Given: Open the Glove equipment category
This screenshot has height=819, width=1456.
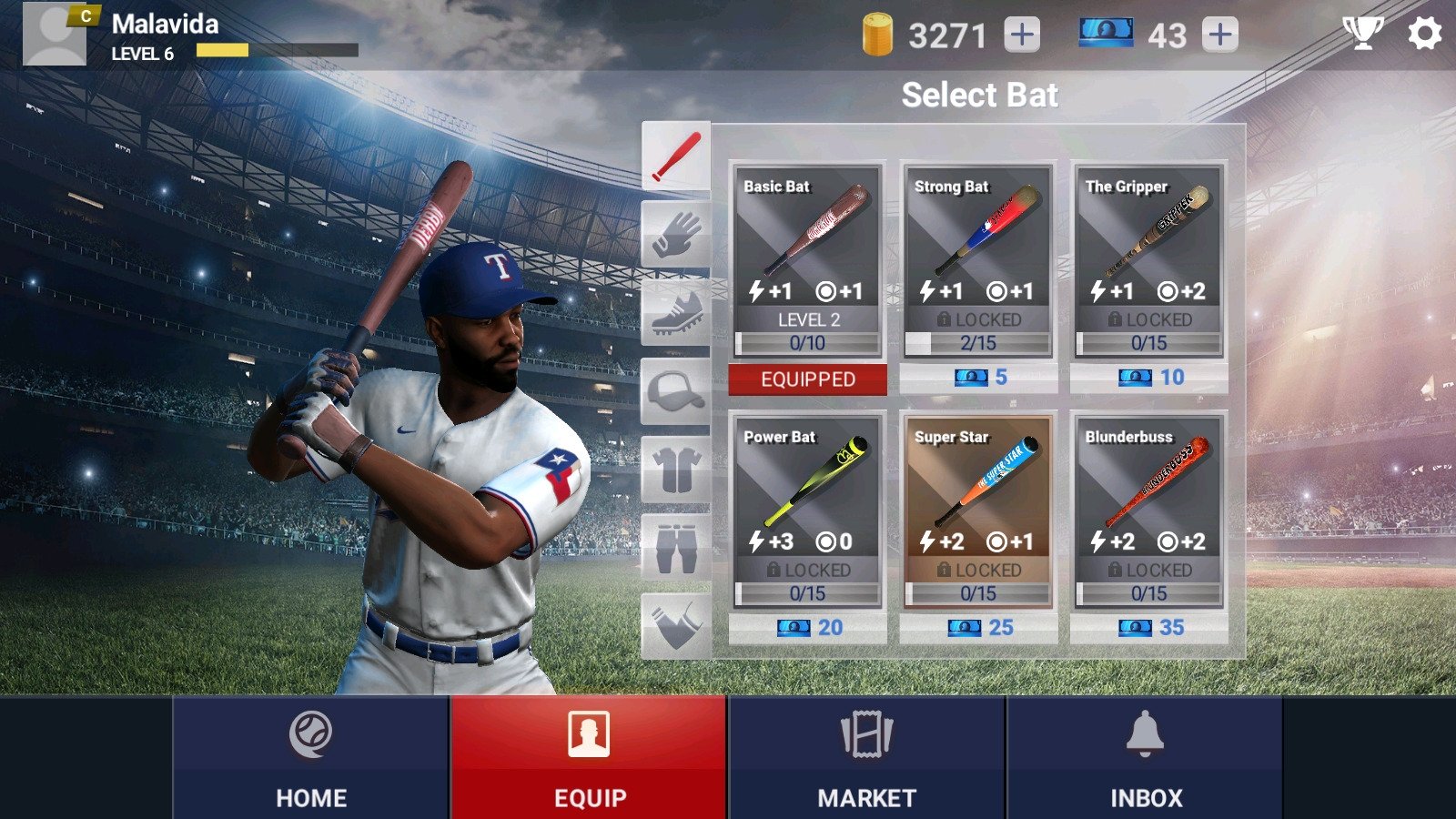Looking at the screenshot, I should [677, 232].
